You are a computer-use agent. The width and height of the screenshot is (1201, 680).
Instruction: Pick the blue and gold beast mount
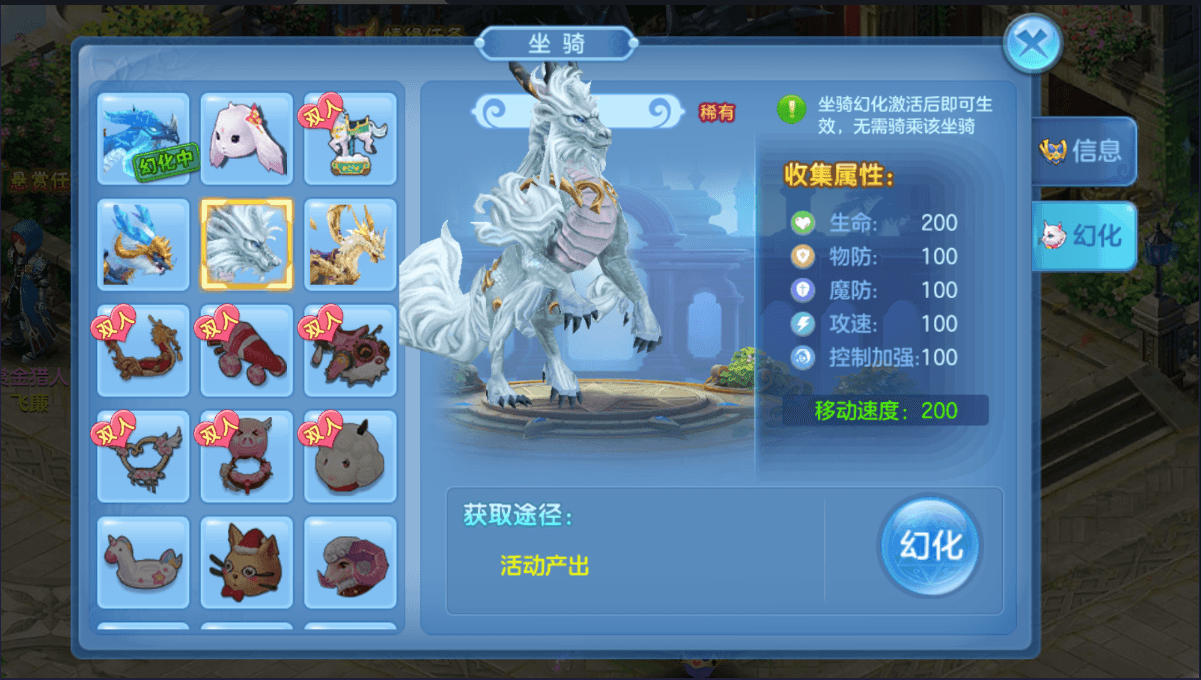tap(143, 244)
